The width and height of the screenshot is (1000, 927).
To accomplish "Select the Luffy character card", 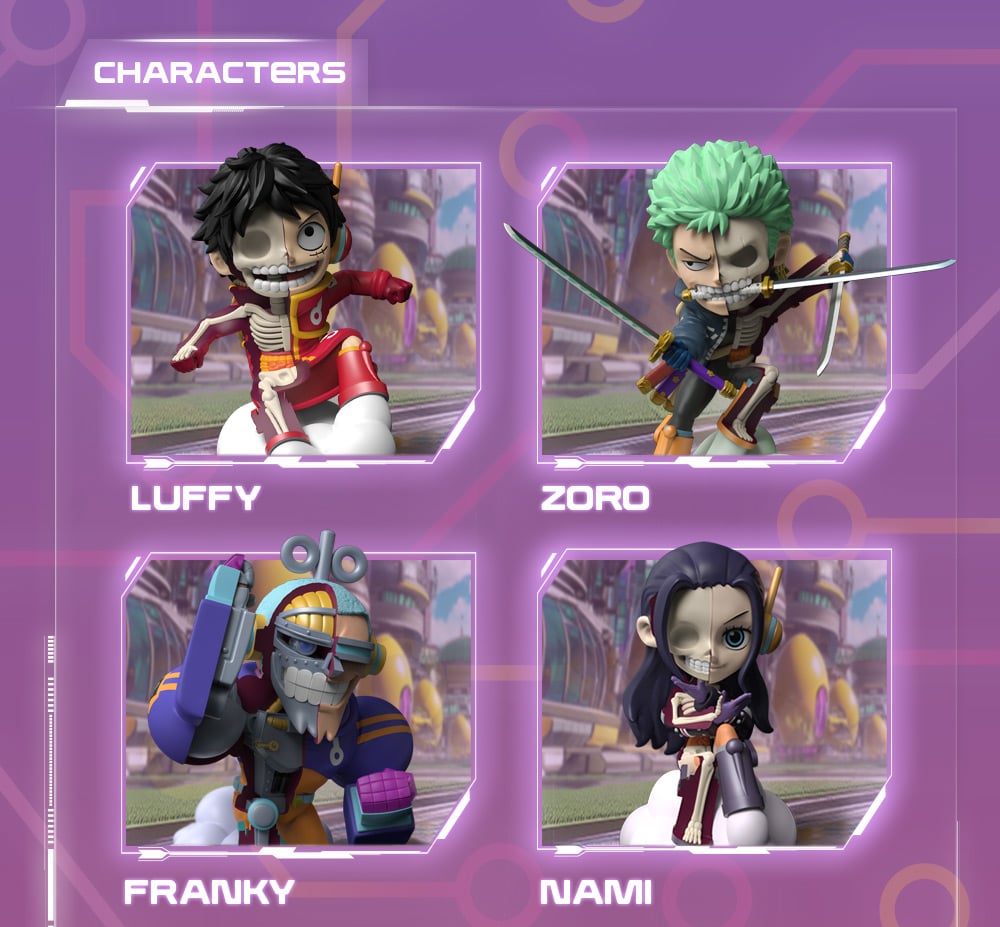I will click(x=304, y=312).
